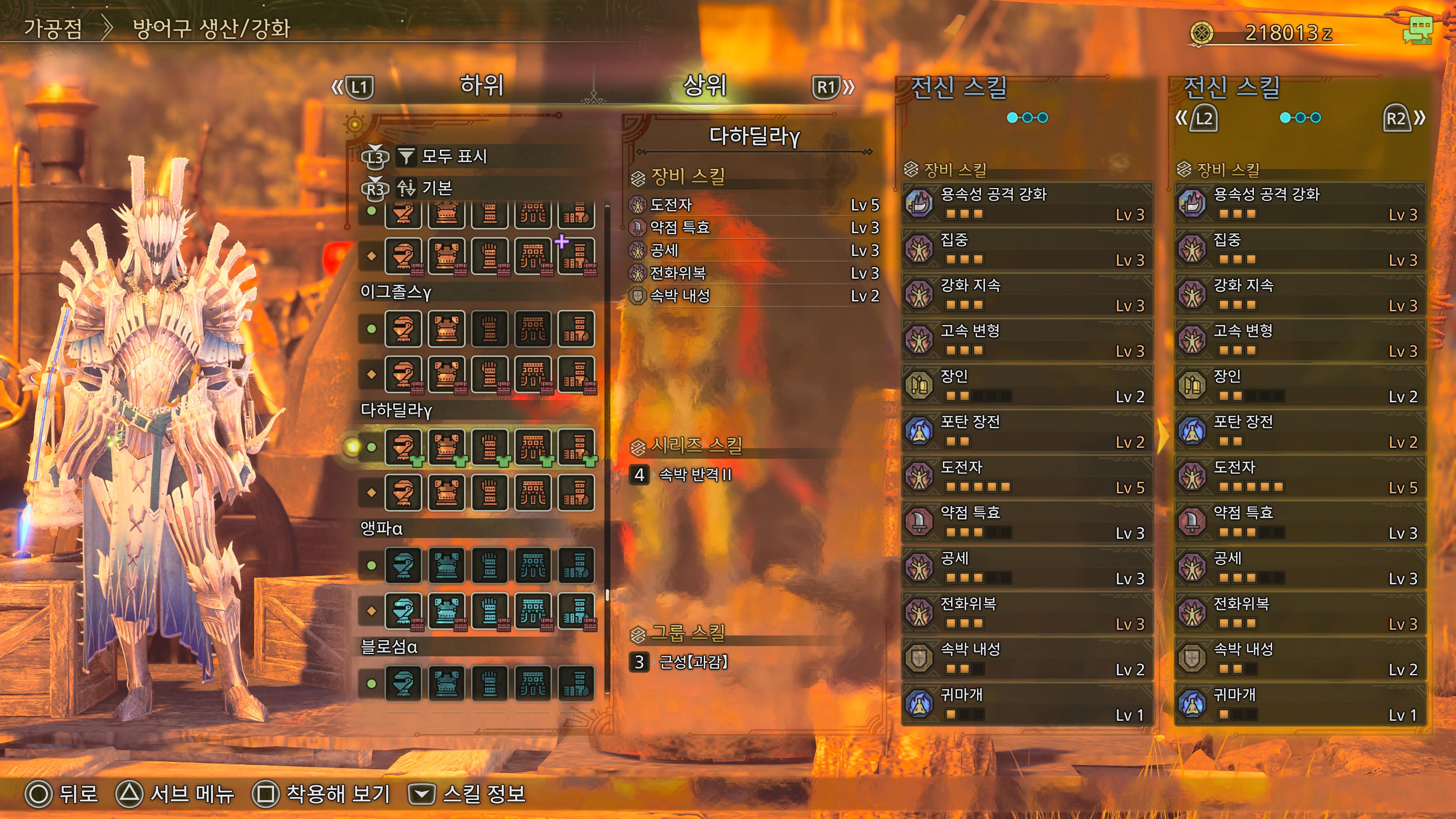This screenshot has height=819, width=1456.
Task: Select the teal 블로섬α helmet icon
Action: [x=403, y=683]
